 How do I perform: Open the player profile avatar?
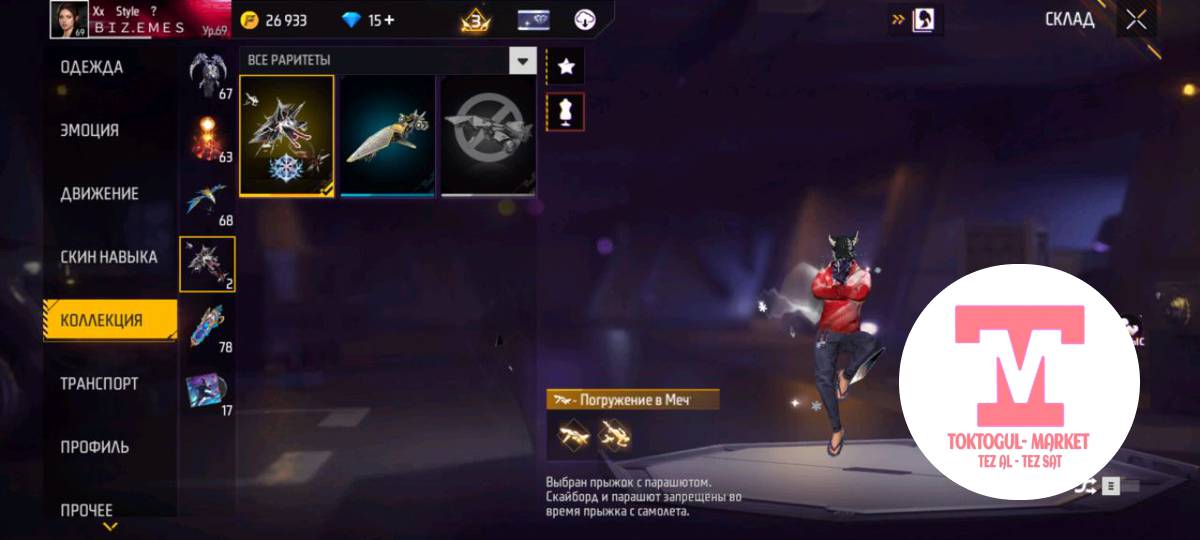click(x=69, y=19)
